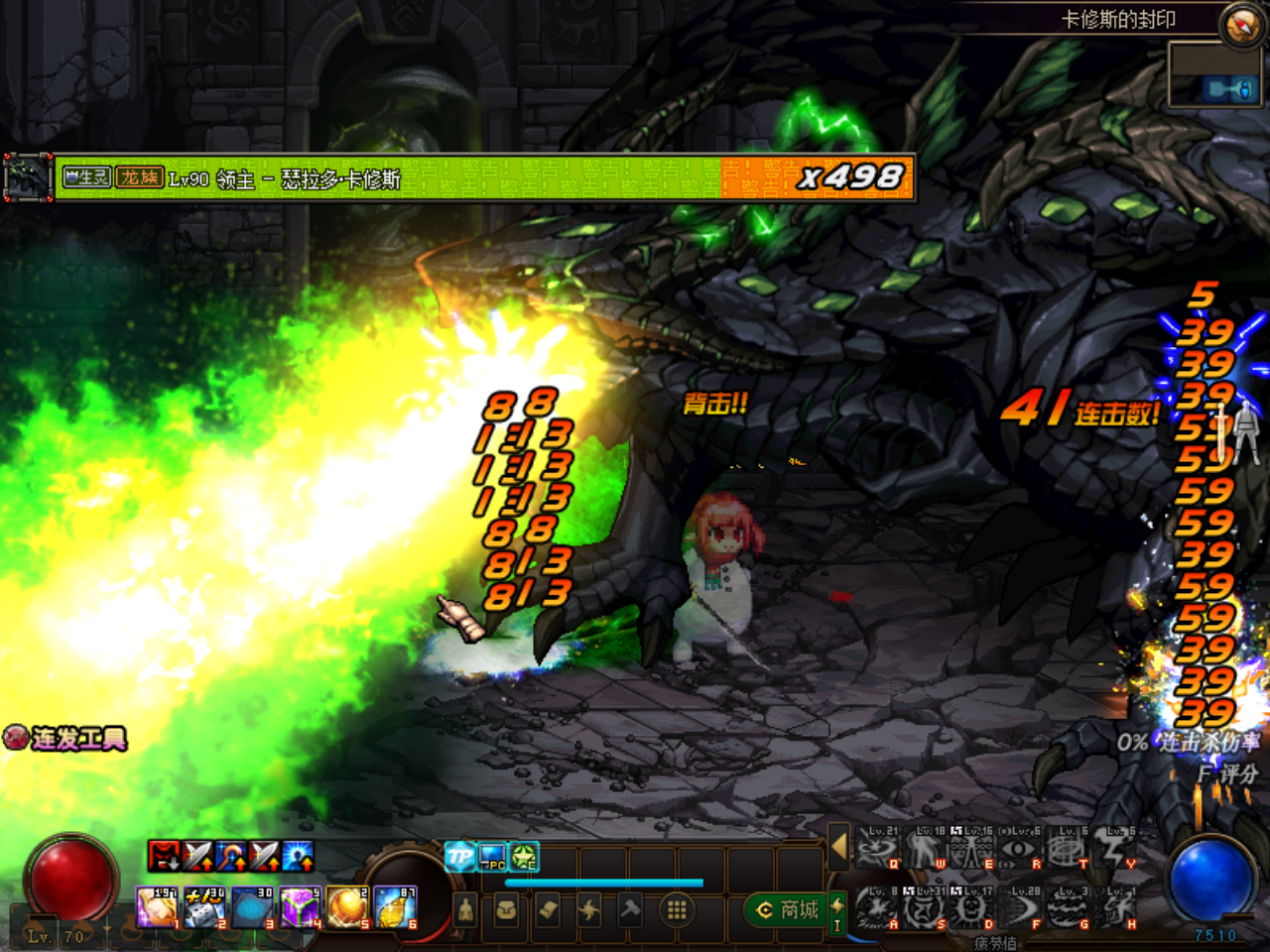Click the PC monitor icon
The image size is (1270, 952).
coord(492,856)
